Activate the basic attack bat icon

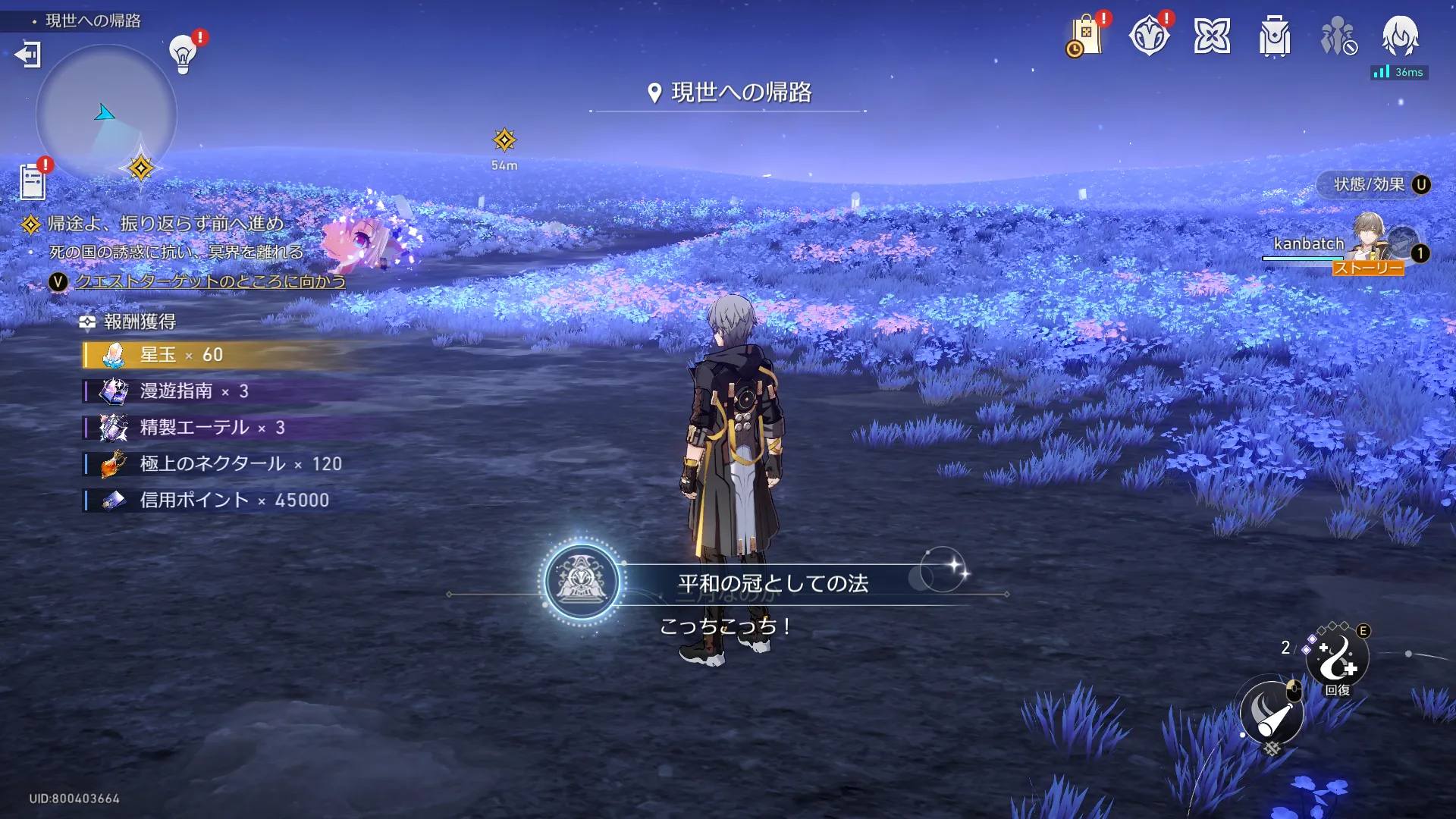(x=1272, y=714)
